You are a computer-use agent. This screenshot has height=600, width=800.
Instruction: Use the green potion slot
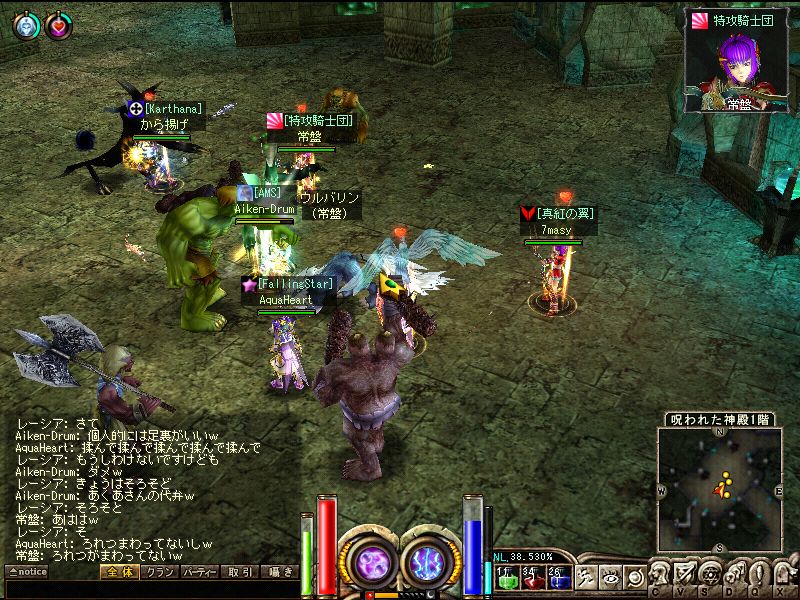505,577
